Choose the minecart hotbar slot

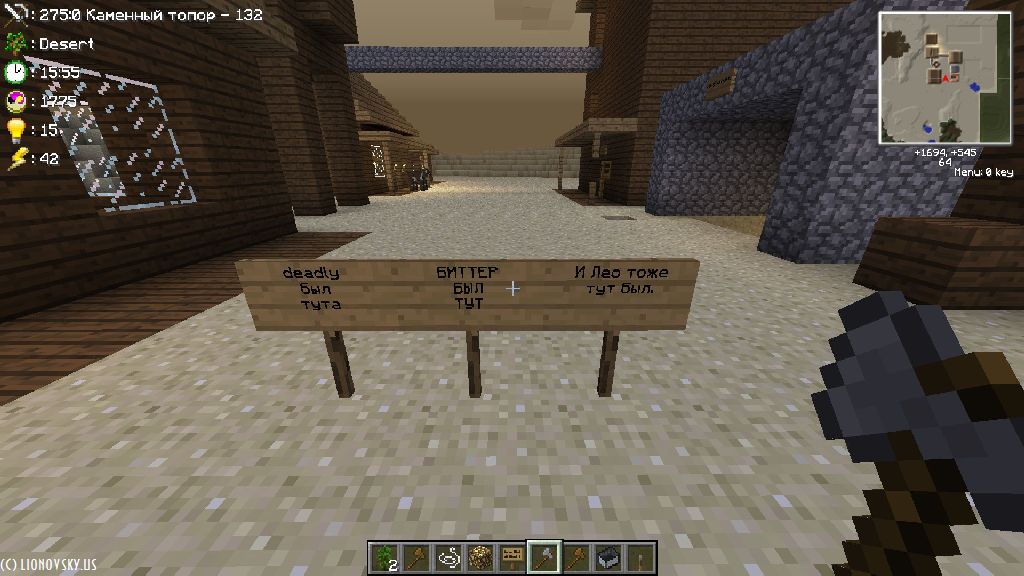(608, 555)
